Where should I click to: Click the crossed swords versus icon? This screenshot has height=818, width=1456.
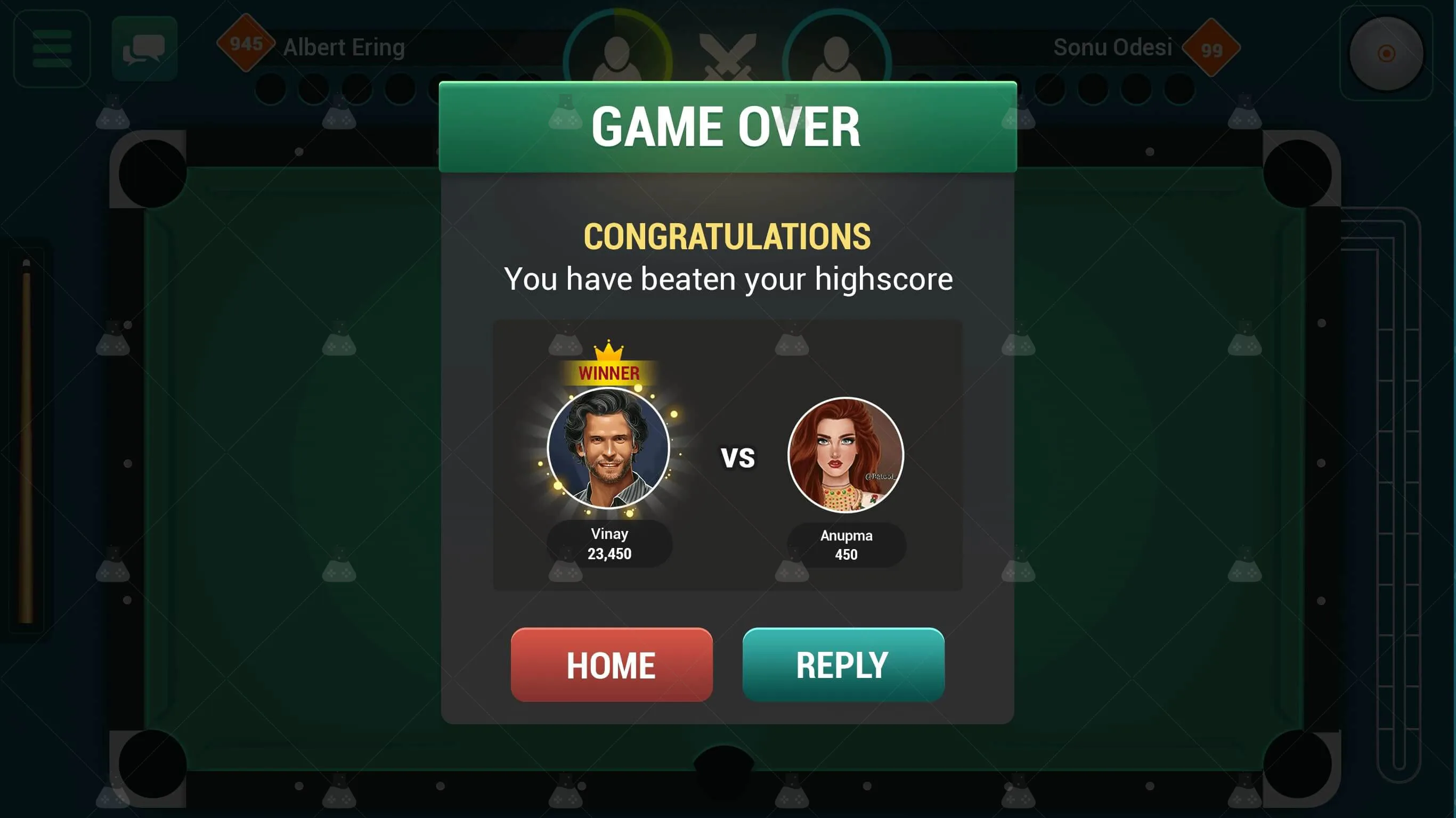[729, 56]
